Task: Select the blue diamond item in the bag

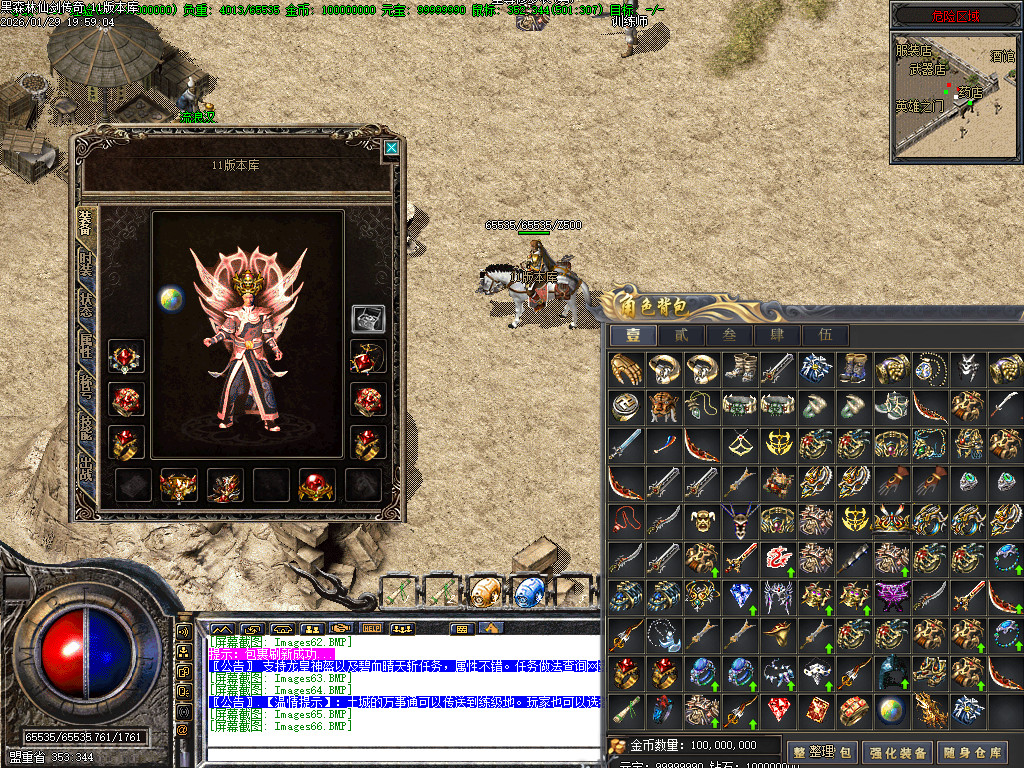Action: tap(740, 597)
